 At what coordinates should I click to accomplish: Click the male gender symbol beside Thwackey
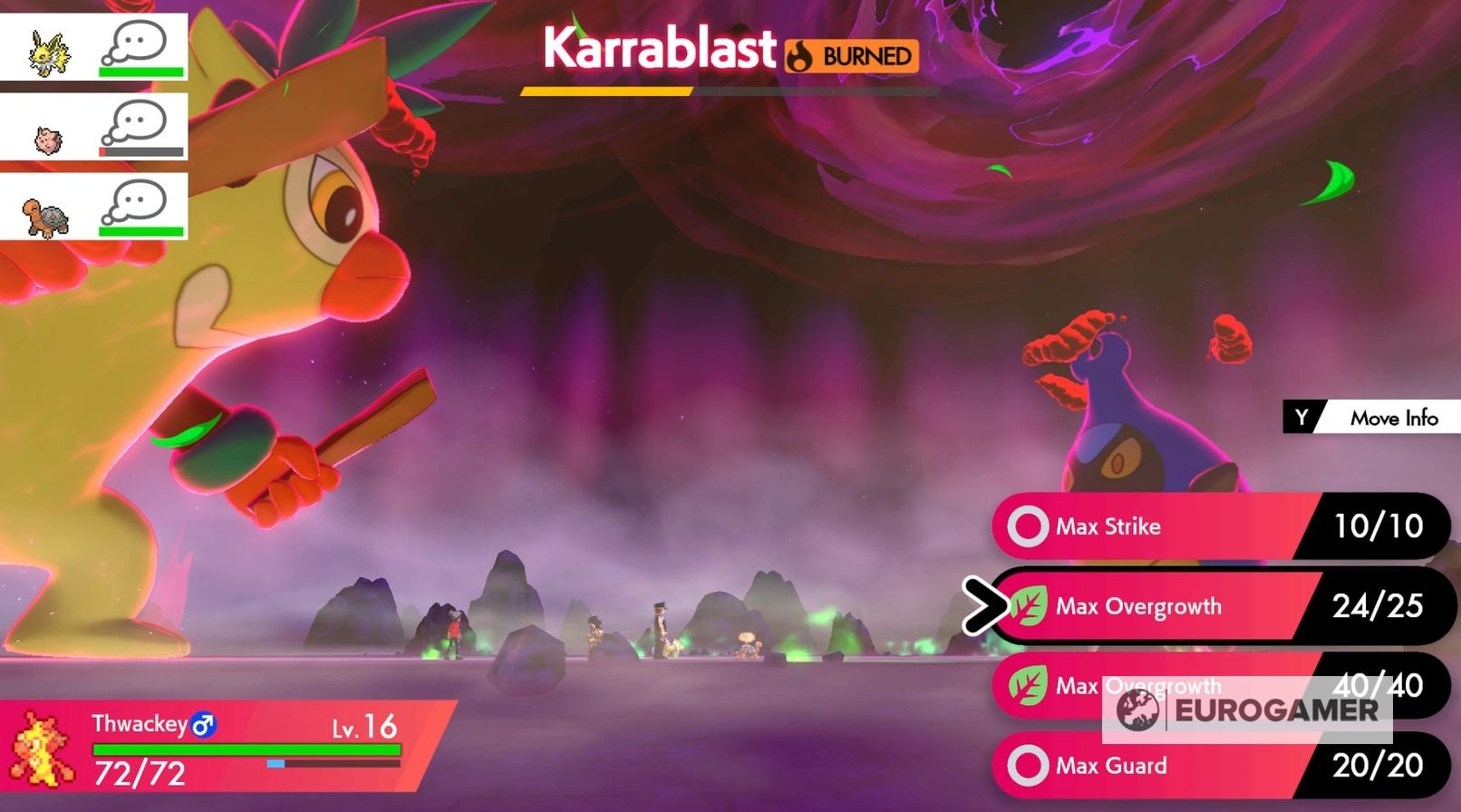pos(204,724)
